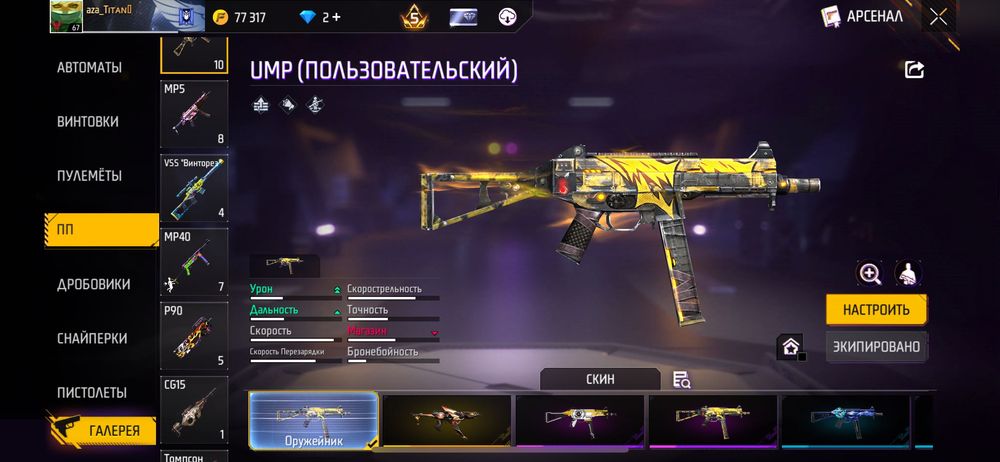Viewport: 1000px width, 462px height.
Task: Show the Дробовики weapon list
Action: (94, 284)
